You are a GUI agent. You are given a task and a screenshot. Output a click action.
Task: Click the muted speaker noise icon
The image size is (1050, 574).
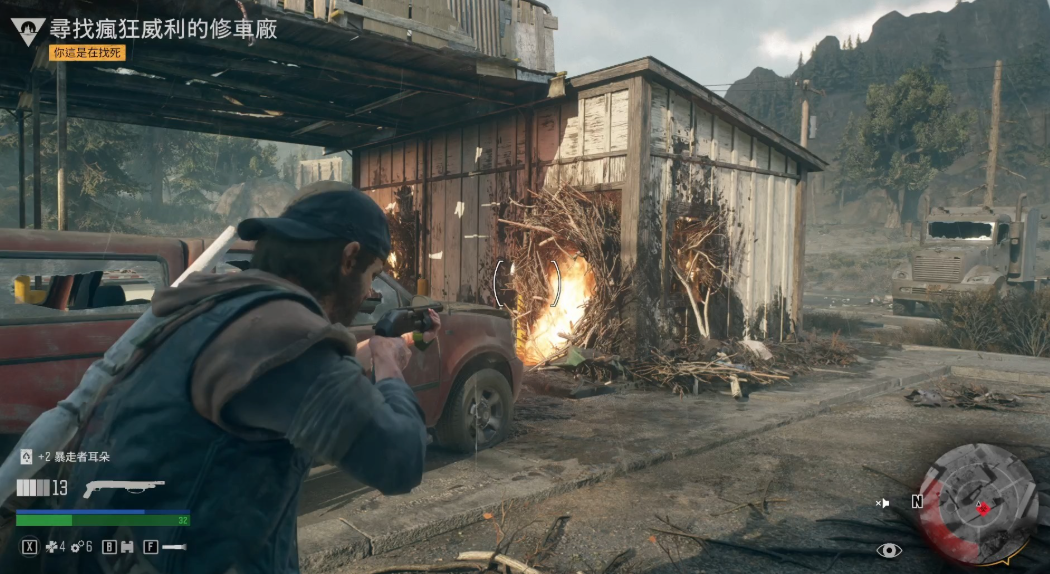pos(883,502)
